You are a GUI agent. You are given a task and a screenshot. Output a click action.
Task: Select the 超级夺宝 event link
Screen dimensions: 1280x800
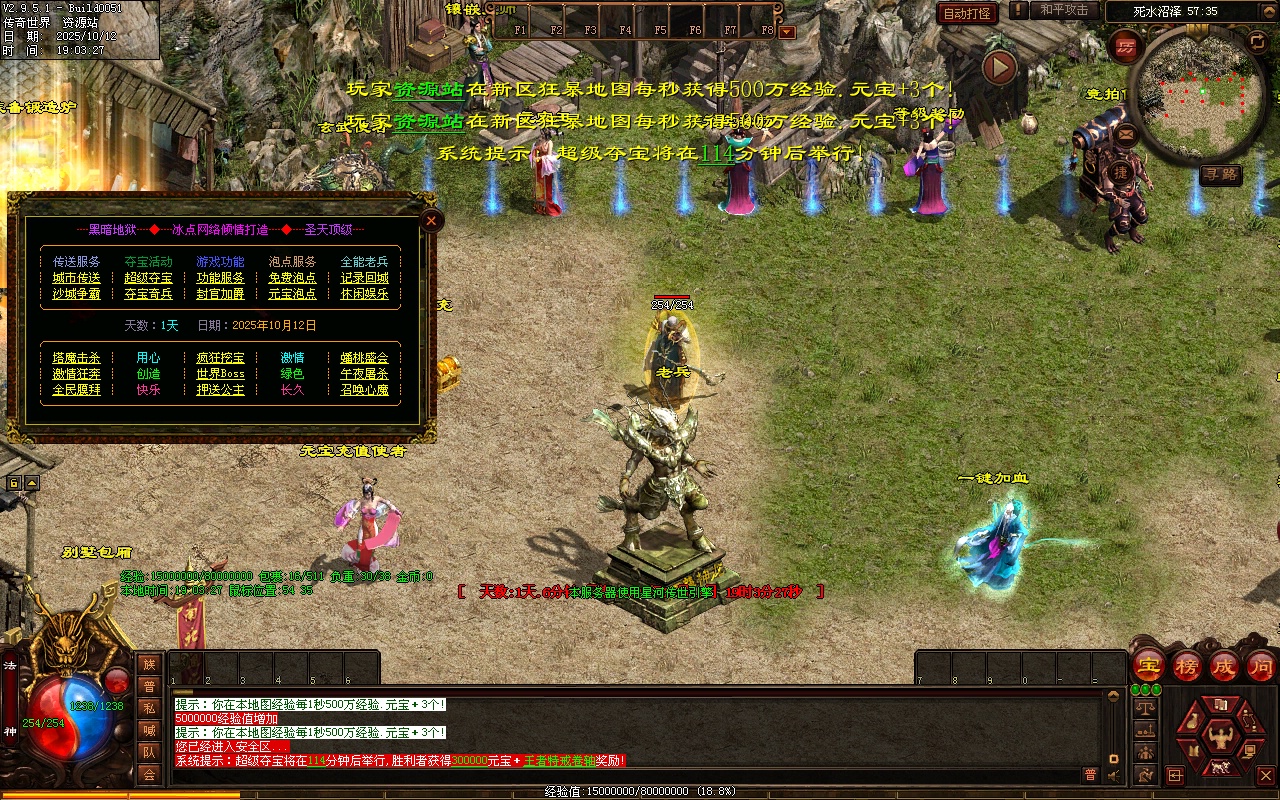(x=149, y=278)
